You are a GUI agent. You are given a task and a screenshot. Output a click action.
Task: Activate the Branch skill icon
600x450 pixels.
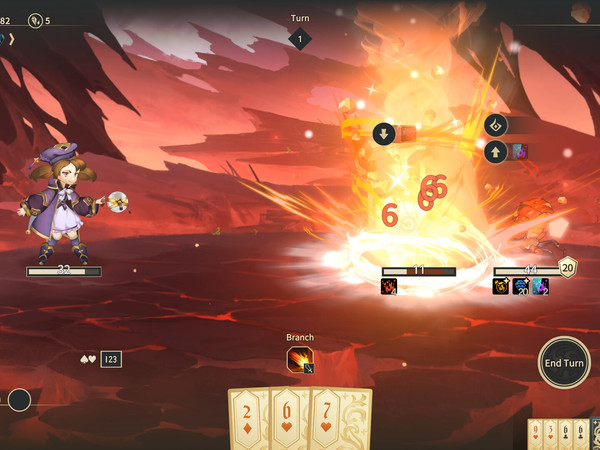tap(299, 360)
